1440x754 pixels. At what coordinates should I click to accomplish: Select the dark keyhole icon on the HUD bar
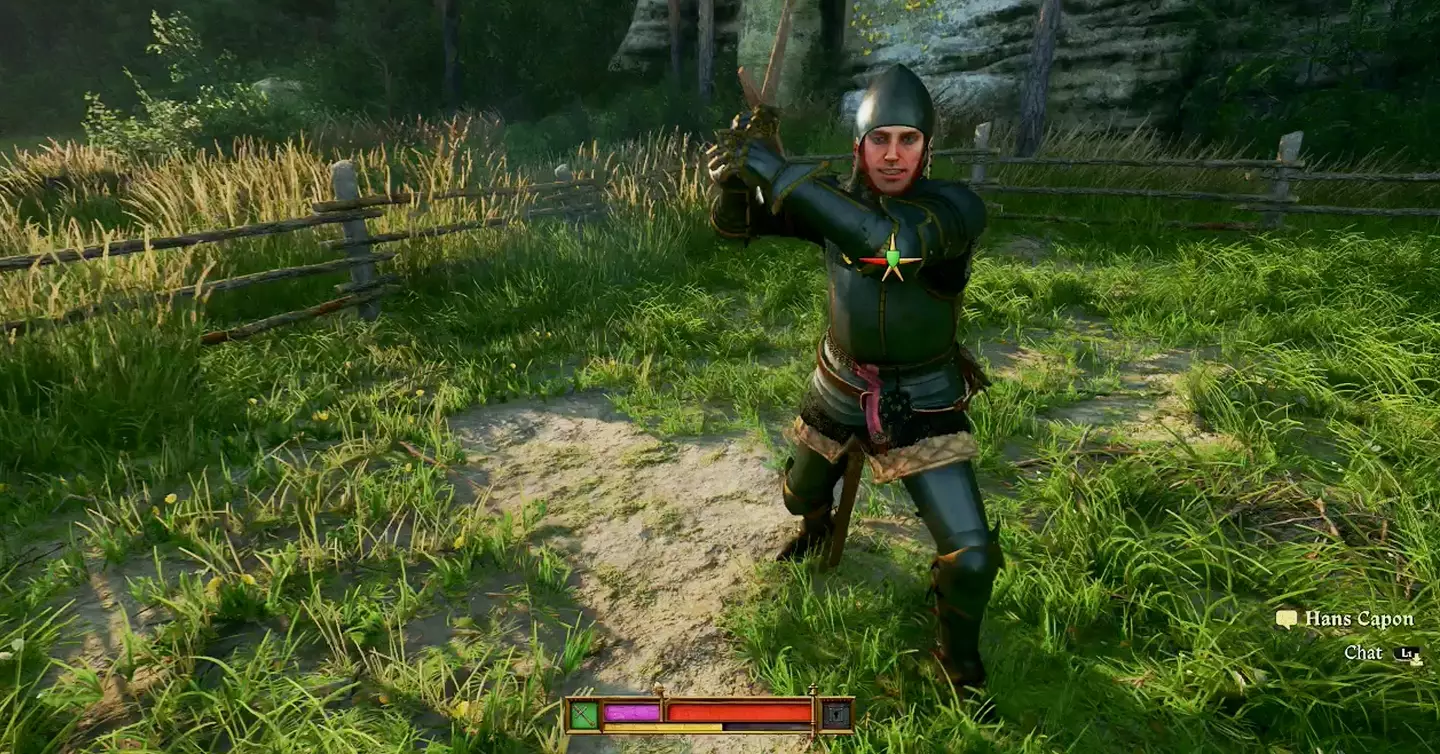836,714
